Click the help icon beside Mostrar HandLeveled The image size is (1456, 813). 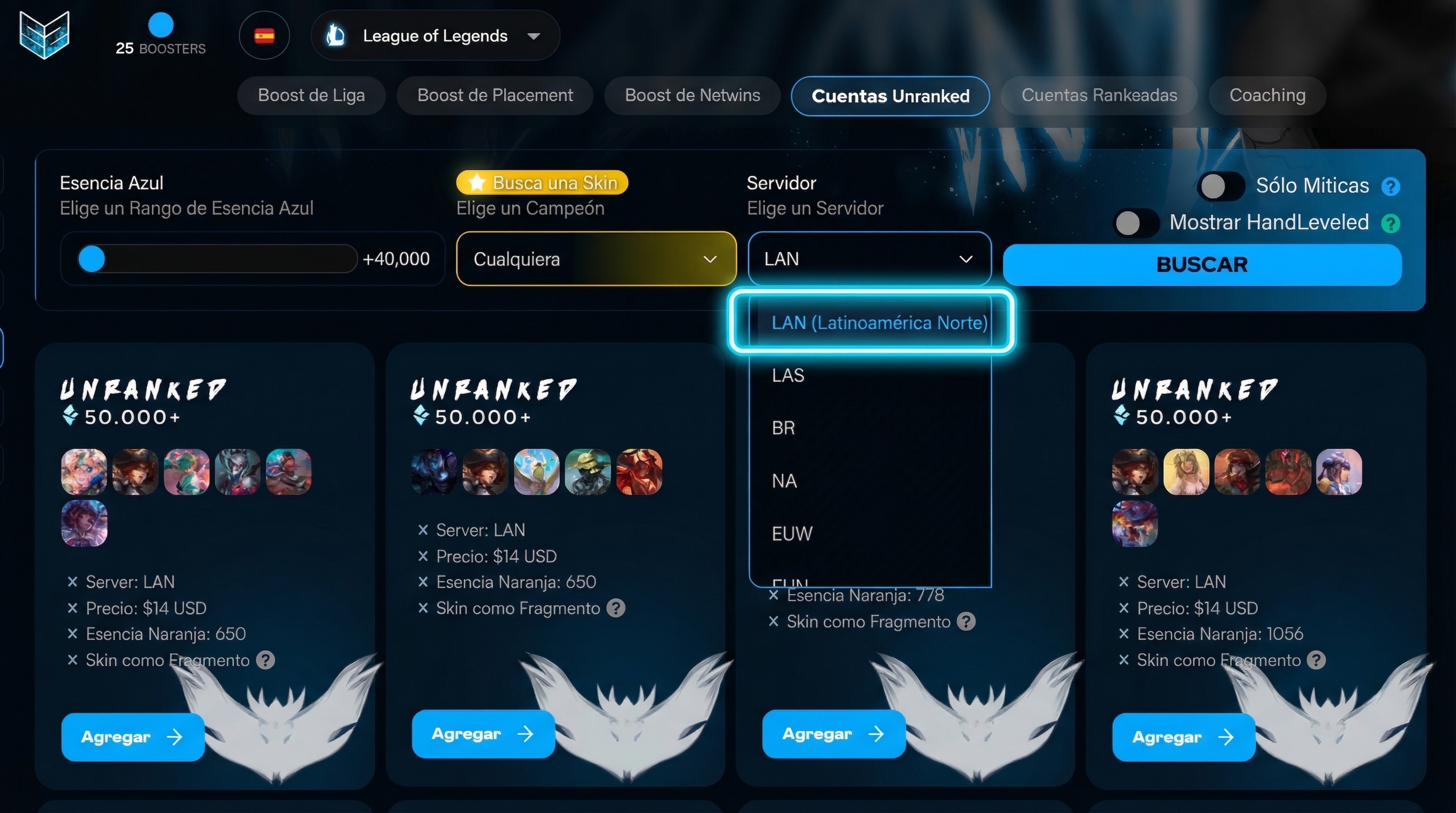(x=1390, y=223)
